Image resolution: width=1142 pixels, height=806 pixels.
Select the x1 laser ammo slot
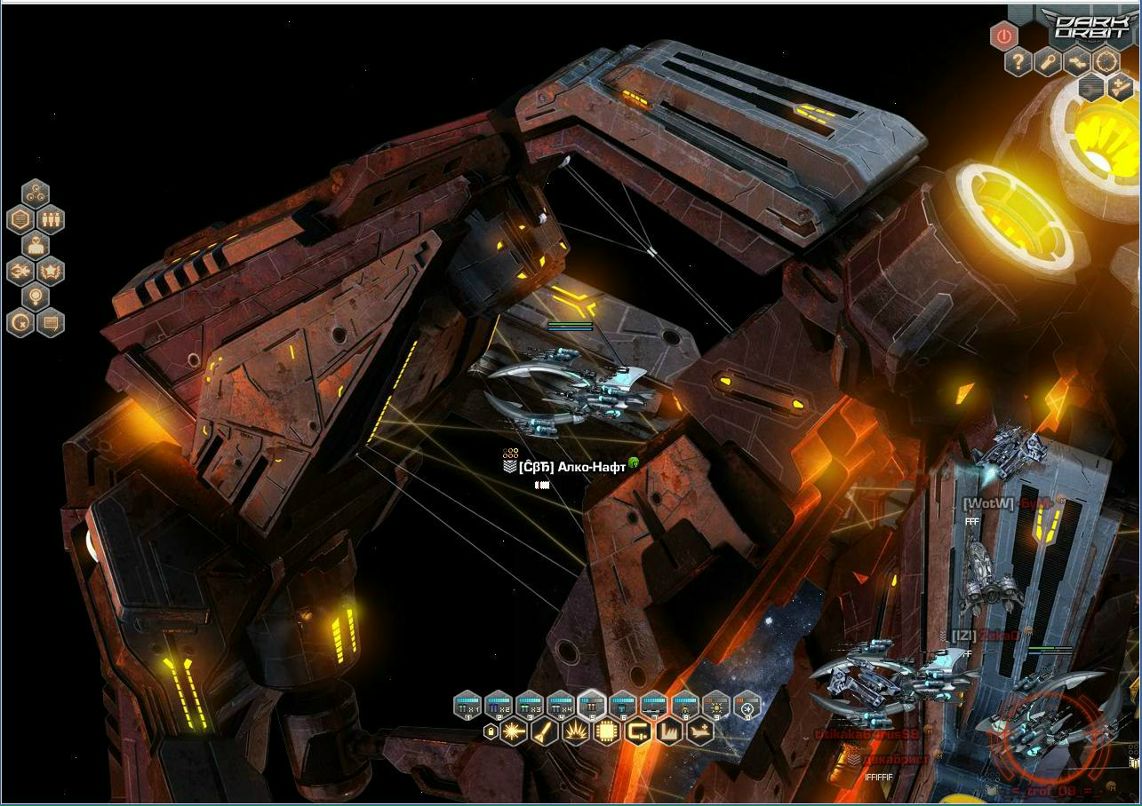(467, 707)
